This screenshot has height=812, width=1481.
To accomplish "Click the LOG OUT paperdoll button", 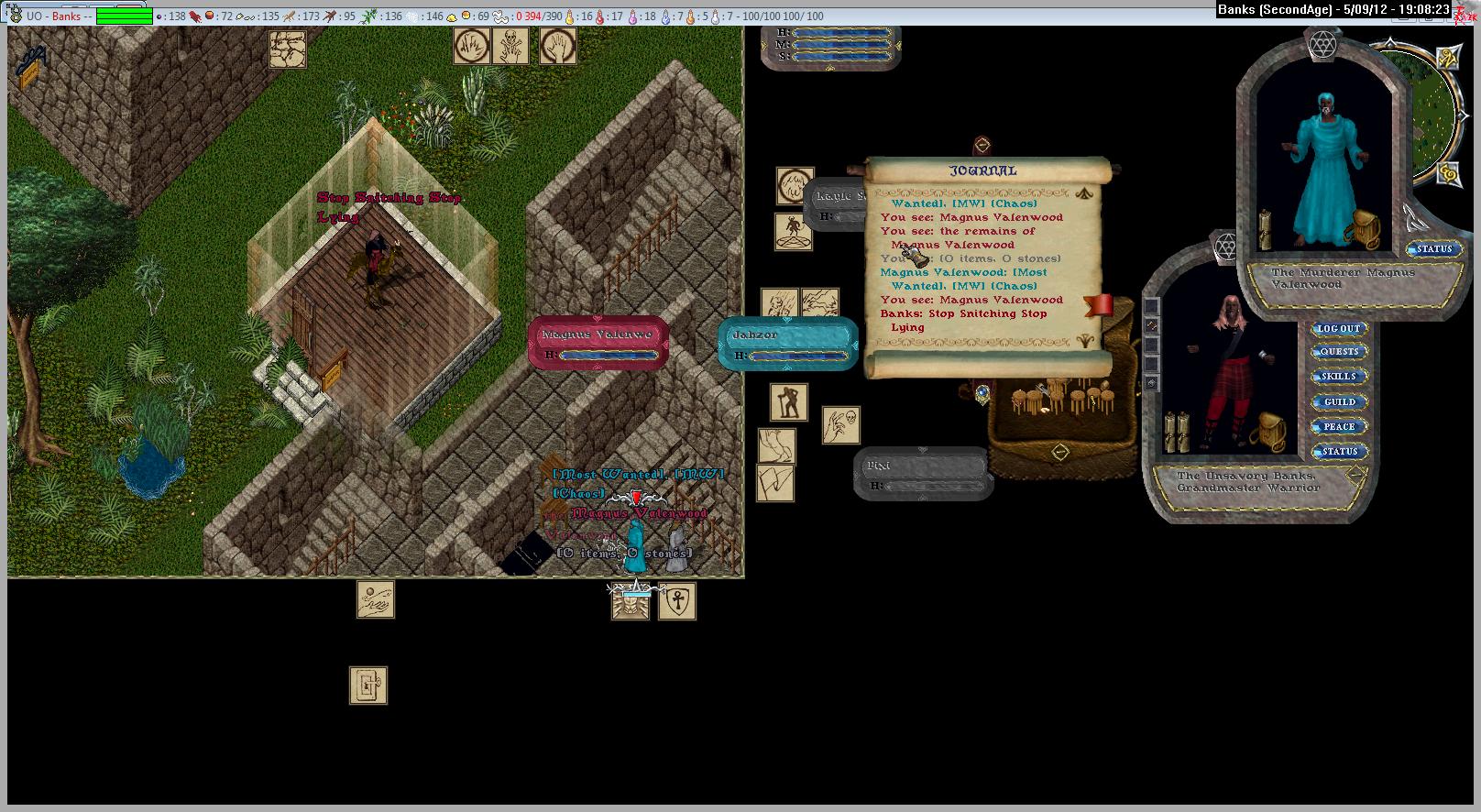I will 1339,328.
